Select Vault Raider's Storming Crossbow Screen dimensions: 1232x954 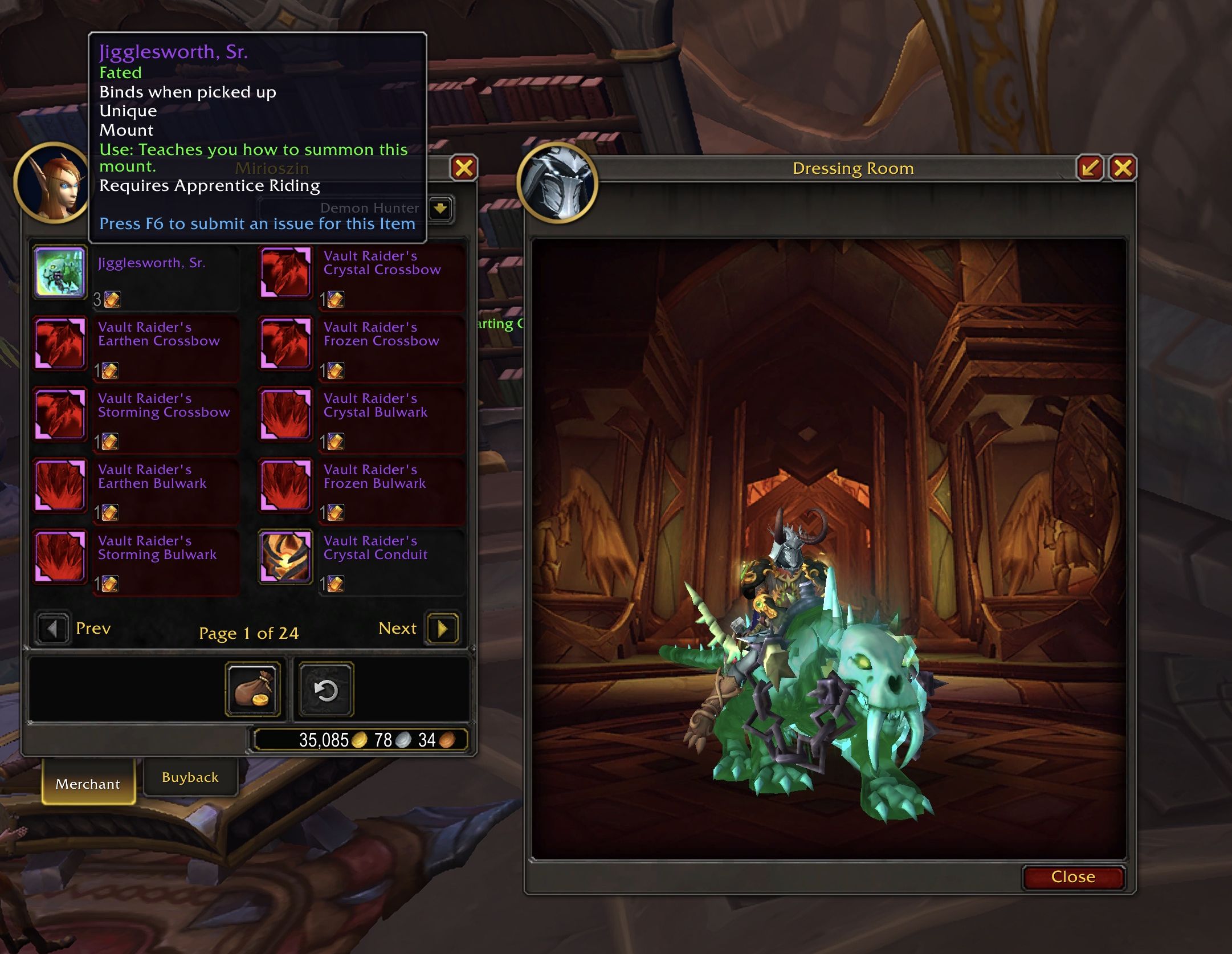59,415
